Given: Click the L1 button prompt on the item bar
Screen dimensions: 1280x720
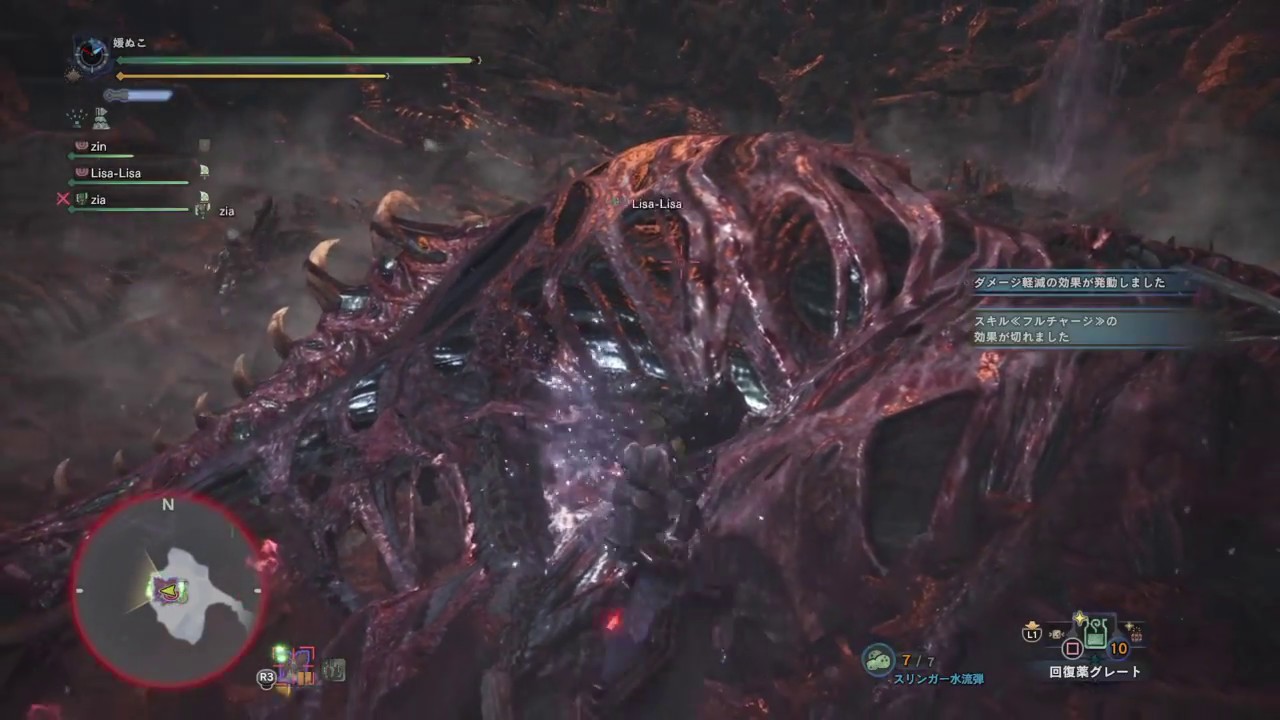Looking at the screenshot, I should click(x=1030, y=633).
